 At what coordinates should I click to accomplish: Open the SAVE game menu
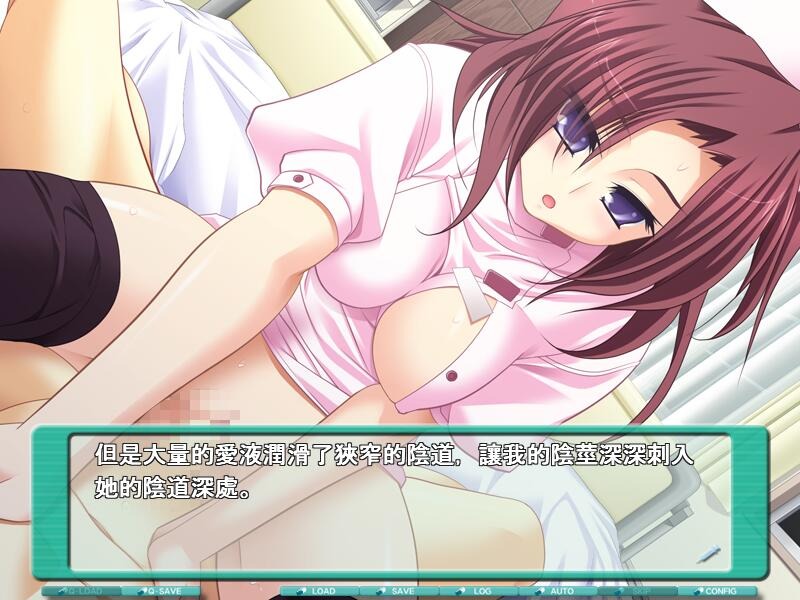[x=398, y=591]
